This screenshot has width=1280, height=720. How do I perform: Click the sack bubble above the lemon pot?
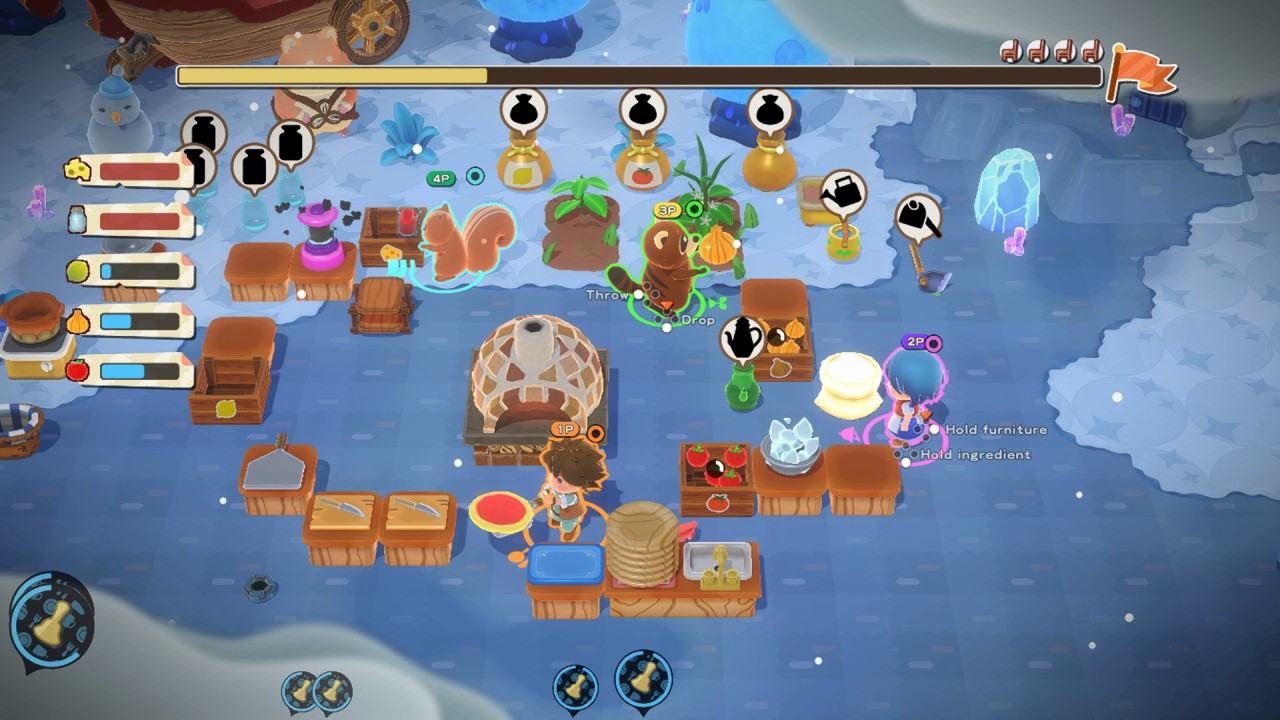526,110
